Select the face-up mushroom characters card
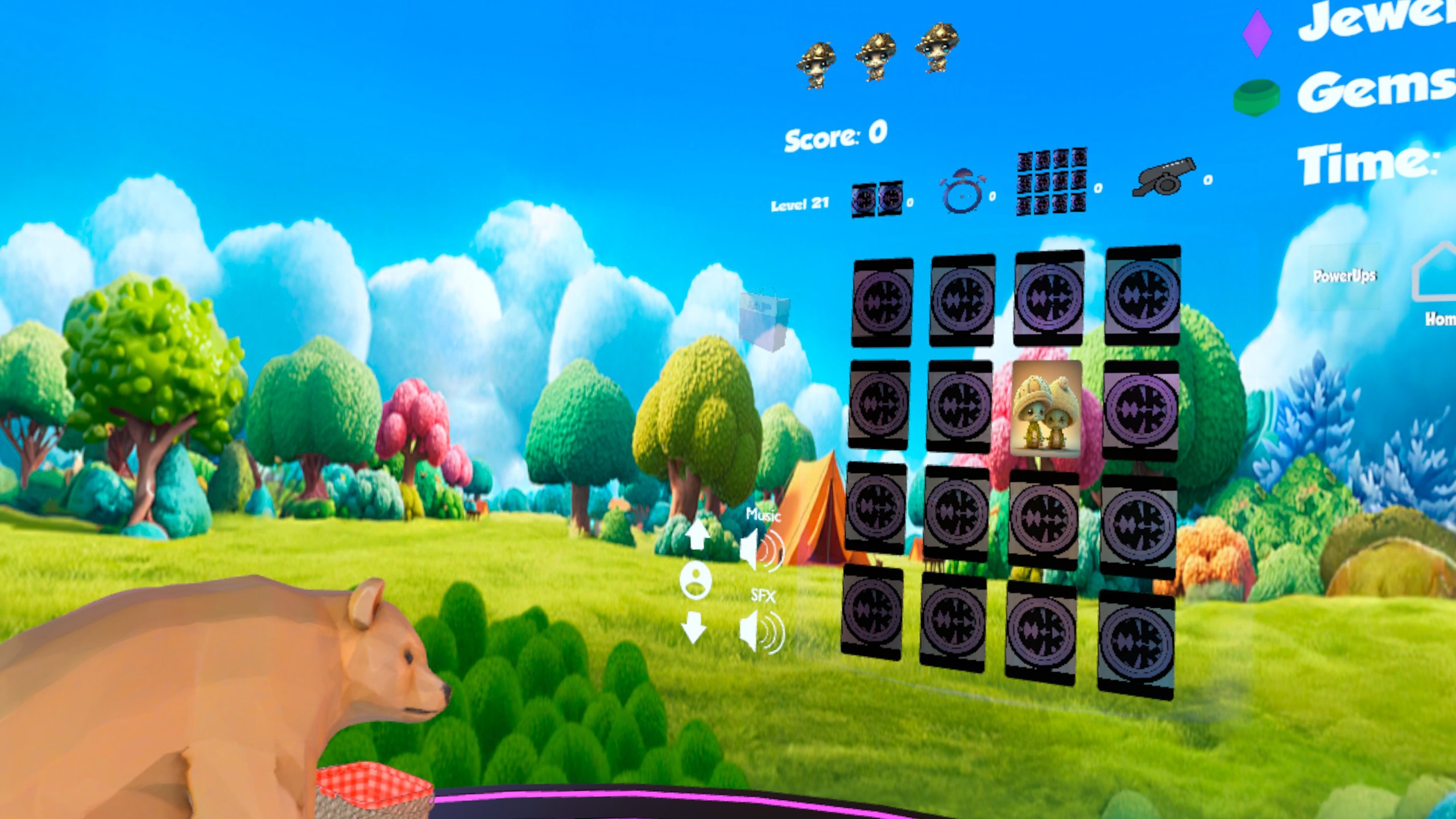1456x819 pixels. point(1046,408)
